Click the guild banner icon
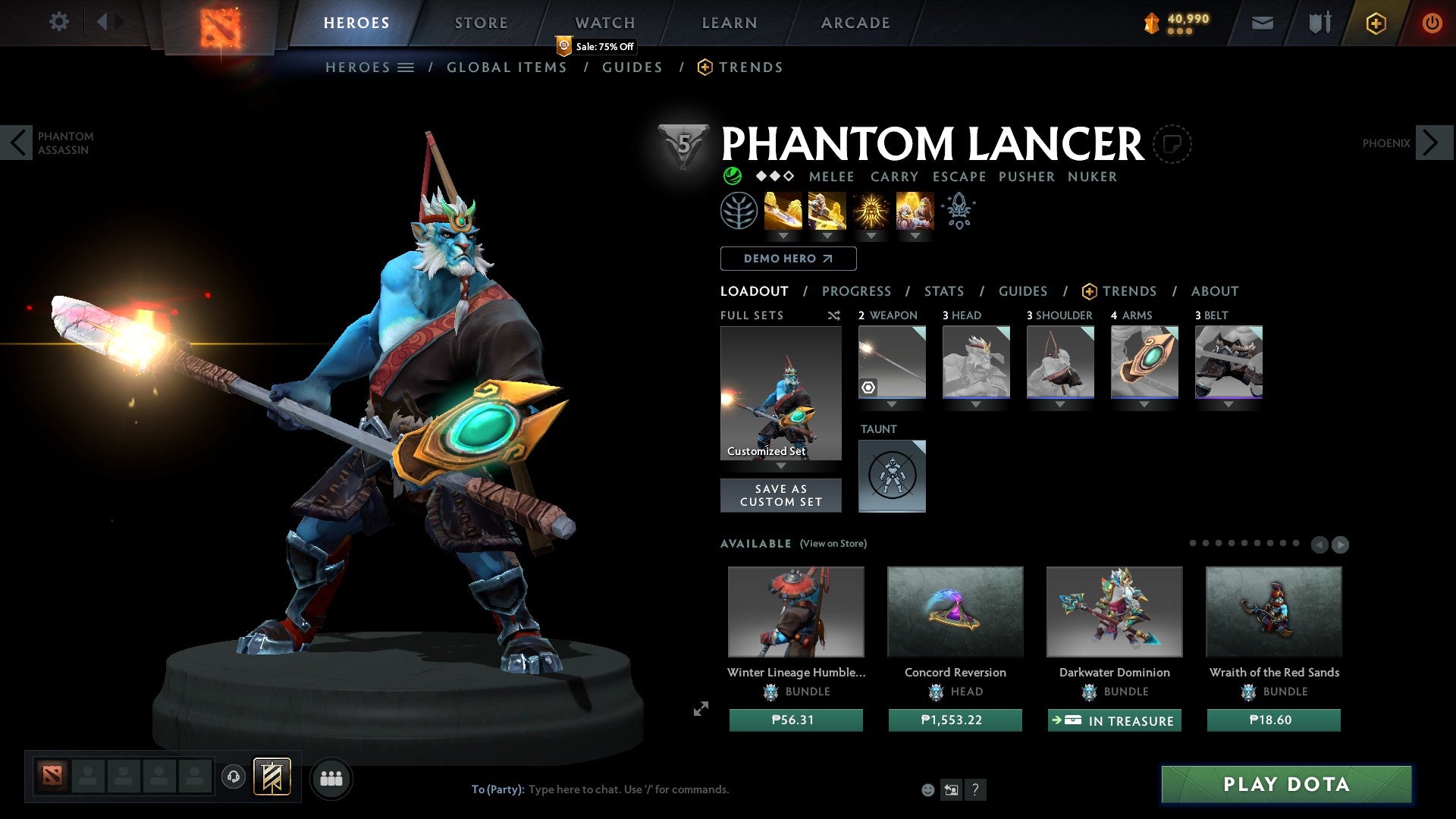The height and width of the screenshot is (819, 1456). tap(271, 778)
